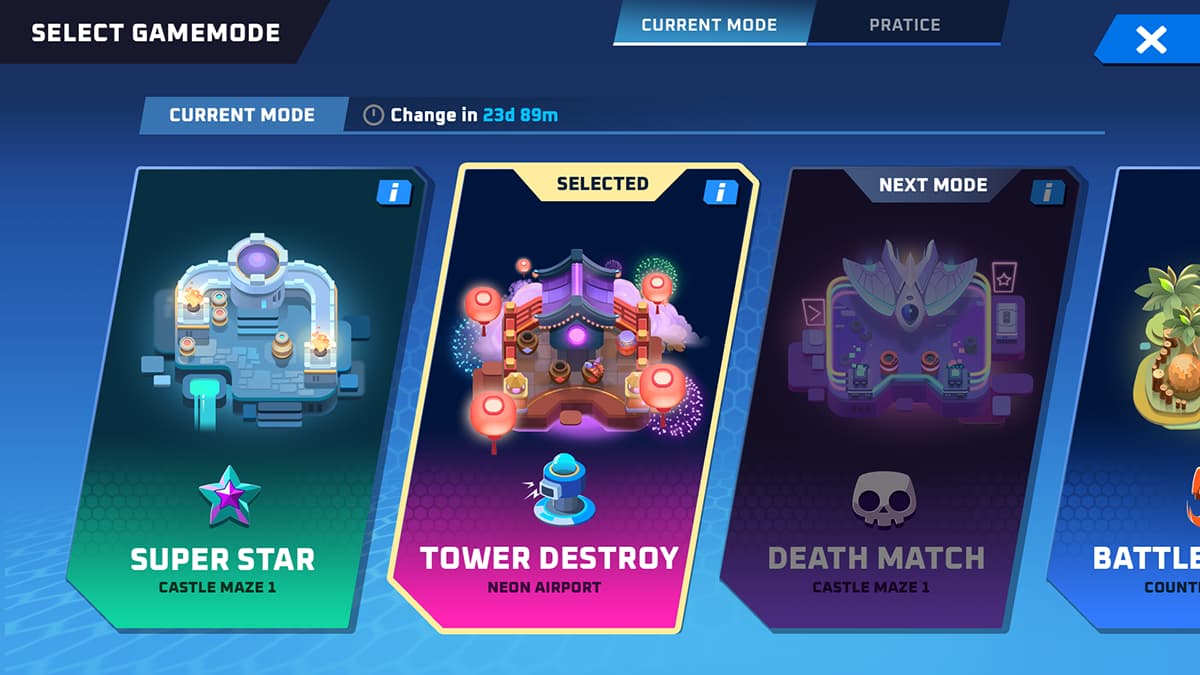
Task: Choose the Super Star gamemode card
Action: (240, 400)
